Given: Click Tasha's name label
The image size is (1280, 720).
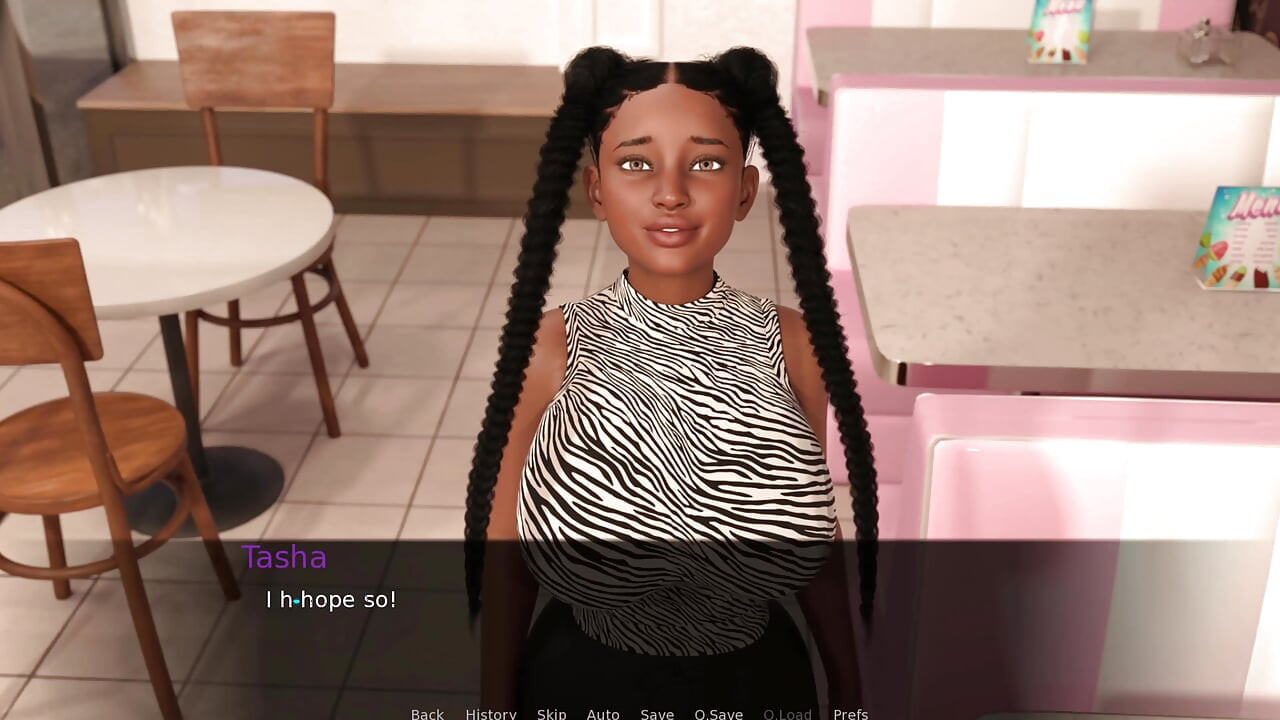Looking at the screenshot, I should [285, 558].
